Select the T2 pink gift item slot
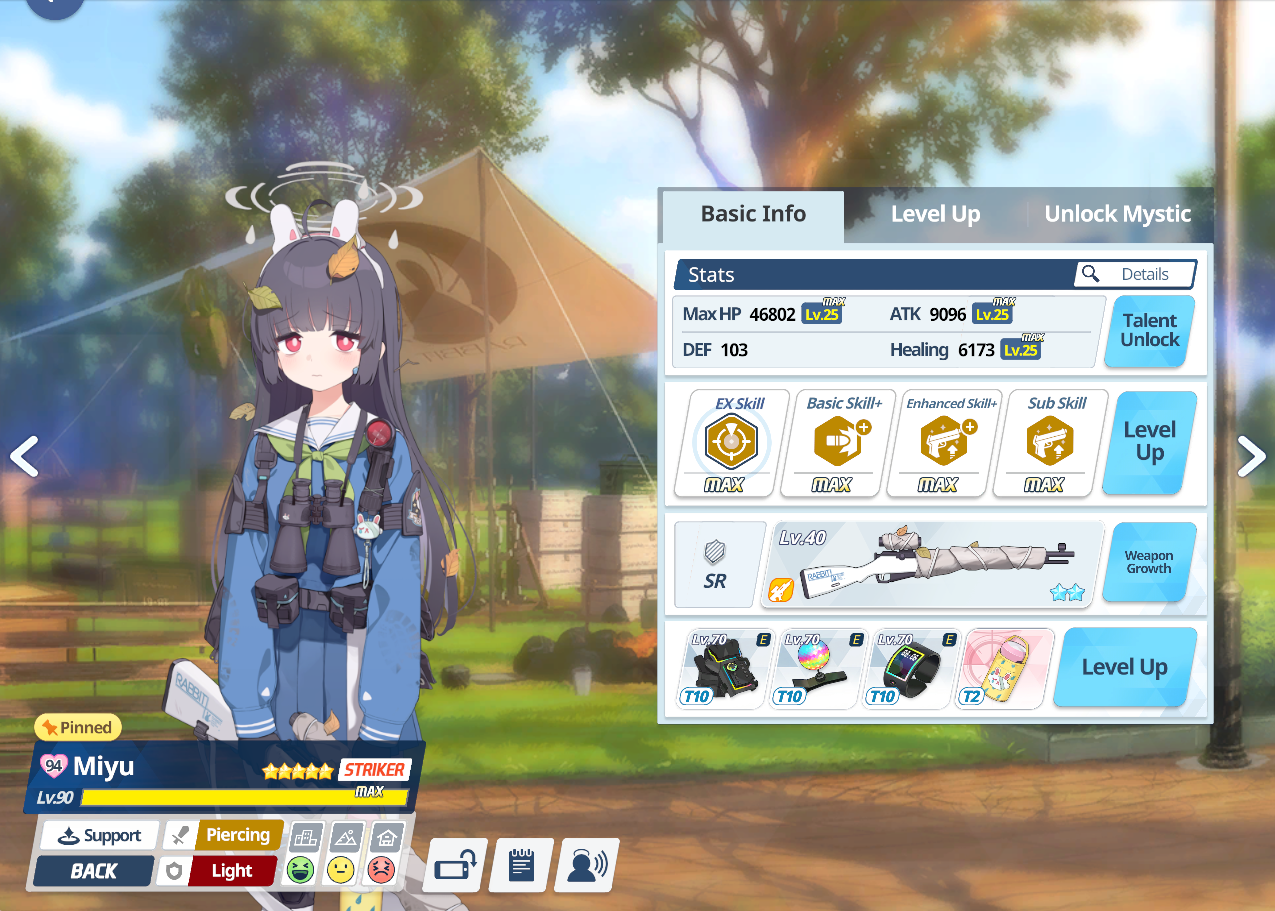 click(x=1006, y=668)
